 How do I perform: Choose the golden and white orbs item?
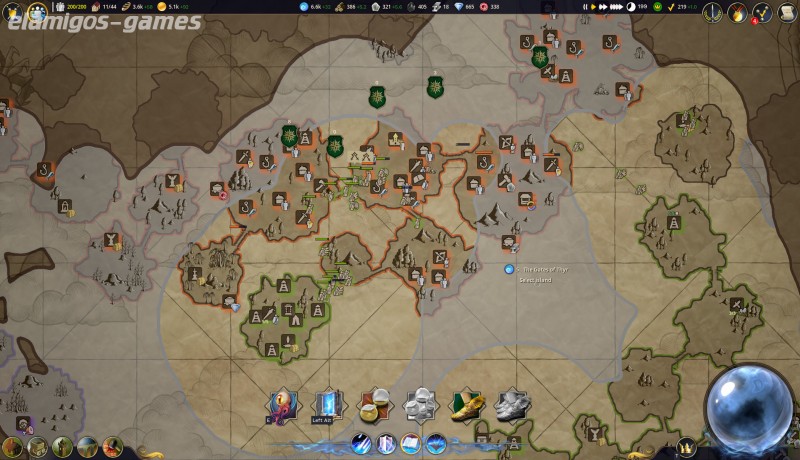pyautogui.click(x=375, y=406)
